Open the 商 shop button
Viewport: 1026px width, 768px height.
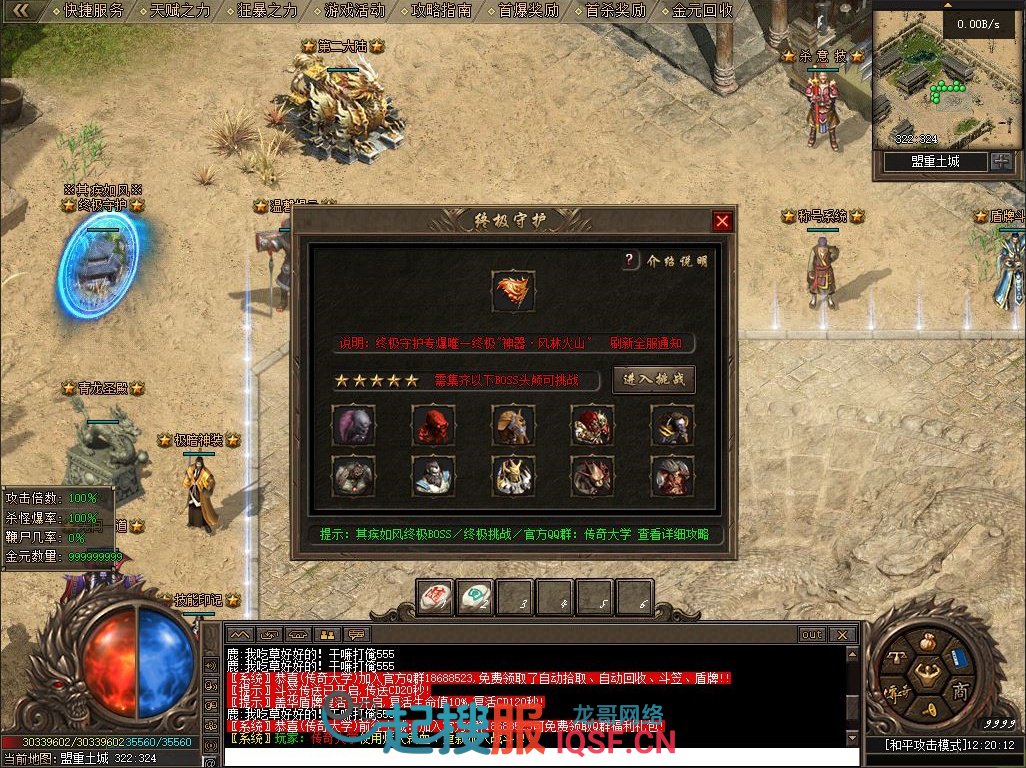961,691
